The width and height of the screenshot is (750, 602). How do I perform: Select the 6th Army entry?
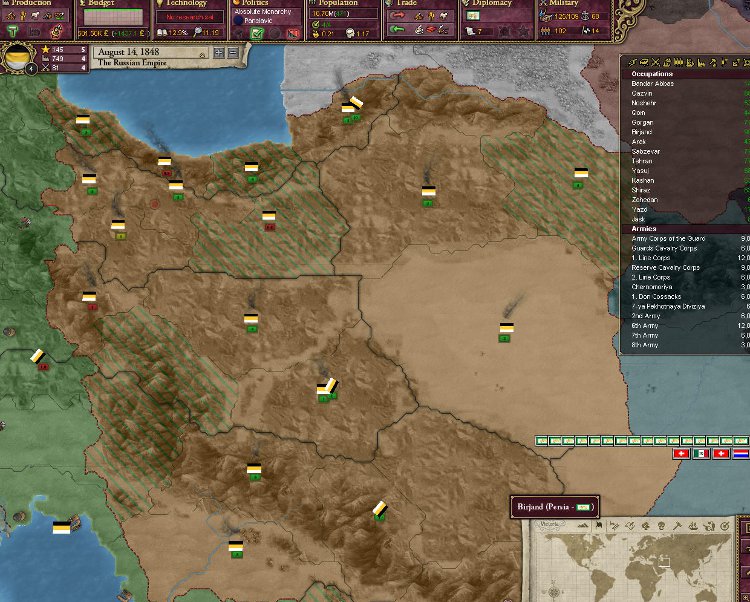tap(646, 326)
